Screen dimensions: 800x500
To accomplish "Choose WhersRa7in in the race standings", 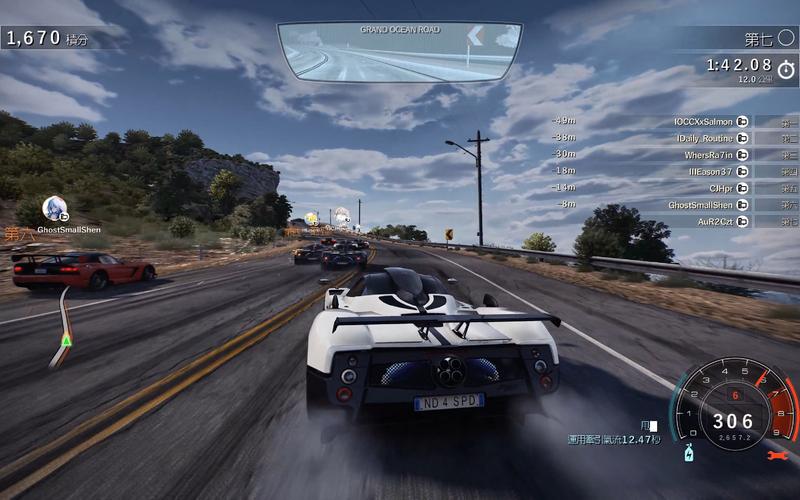I will point(708,155).
